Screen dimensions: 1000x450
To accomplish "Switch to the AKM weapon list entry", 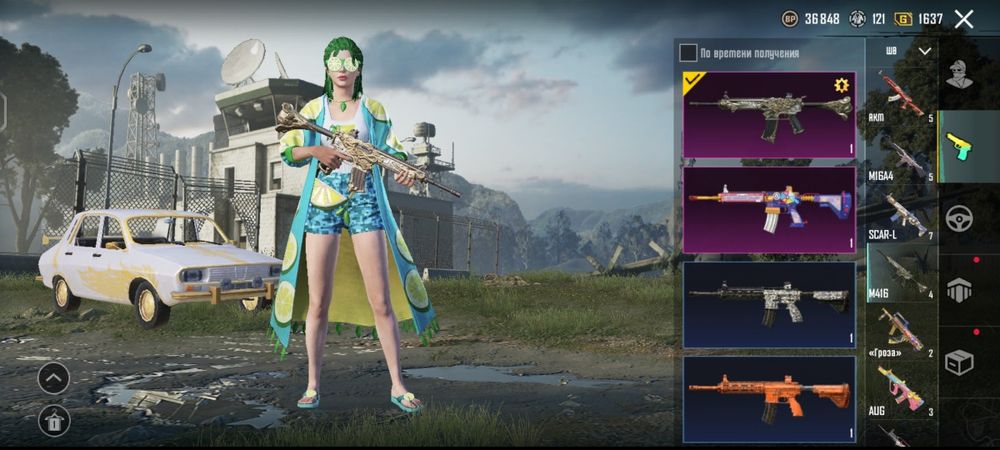I will click(x=901, y=97).
